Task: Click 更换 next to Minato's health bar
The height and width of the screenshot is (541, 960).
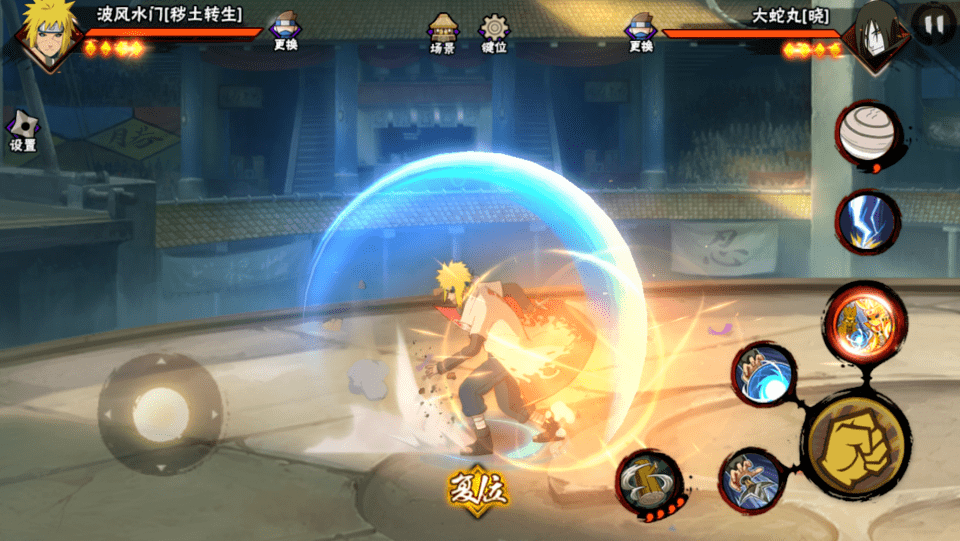Action: [285, 33]
